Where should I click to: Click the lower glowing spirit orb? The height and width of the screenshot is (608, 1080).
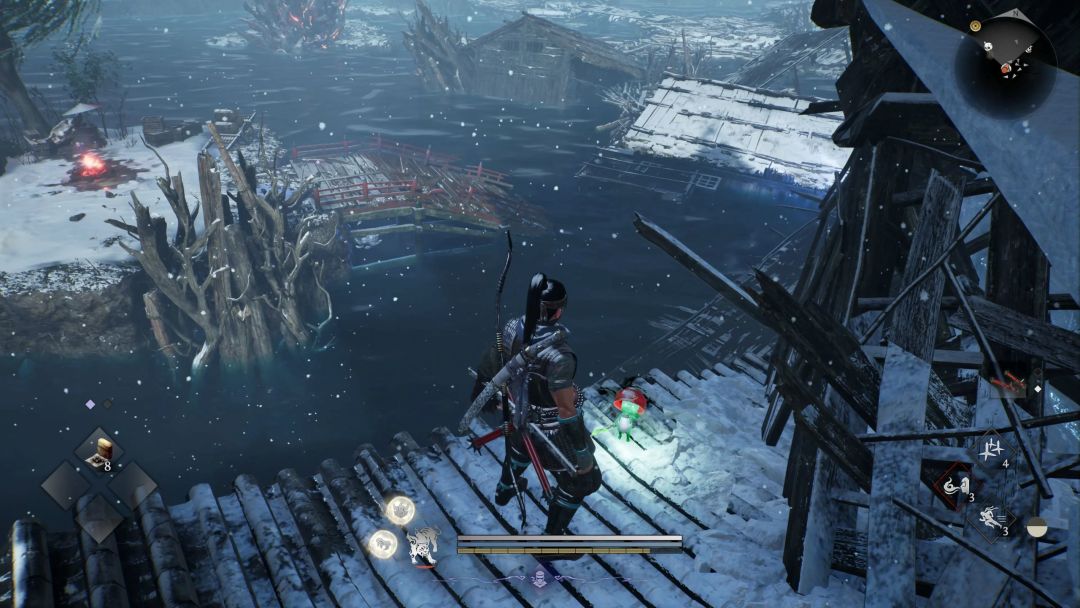383,544
